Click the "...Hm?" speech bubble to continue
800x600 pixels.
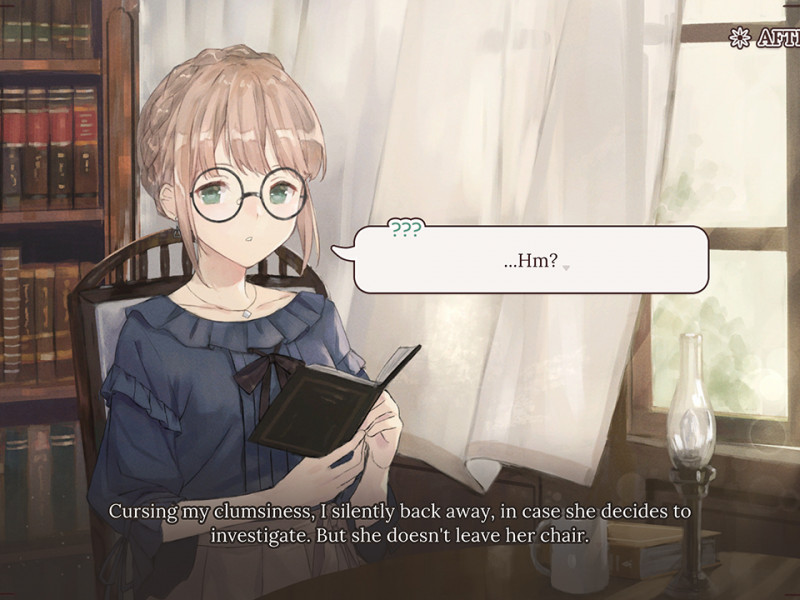click(530, 259)
